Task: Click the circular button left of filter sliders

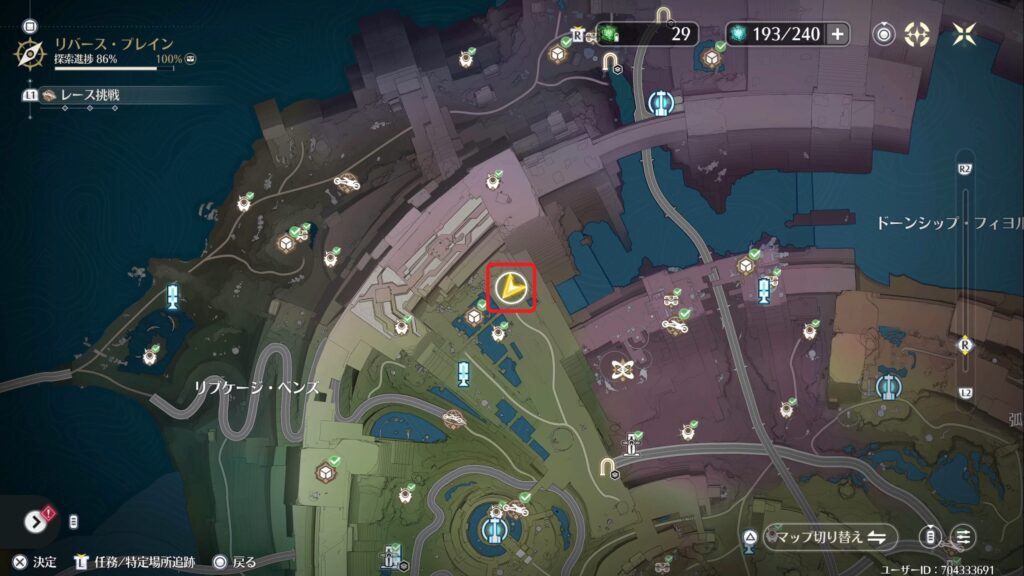Action: 932,537
